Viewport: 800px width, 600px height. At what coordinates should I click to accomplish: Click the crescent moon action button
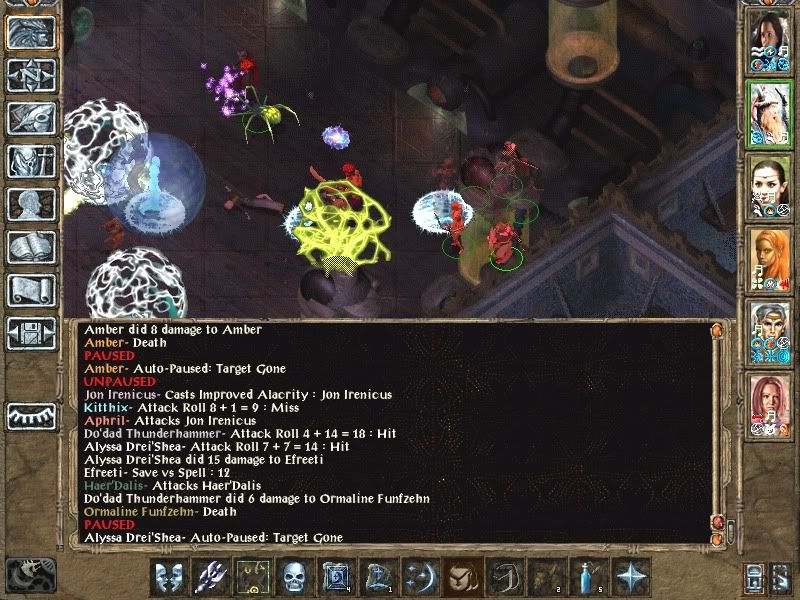[420, 577]
